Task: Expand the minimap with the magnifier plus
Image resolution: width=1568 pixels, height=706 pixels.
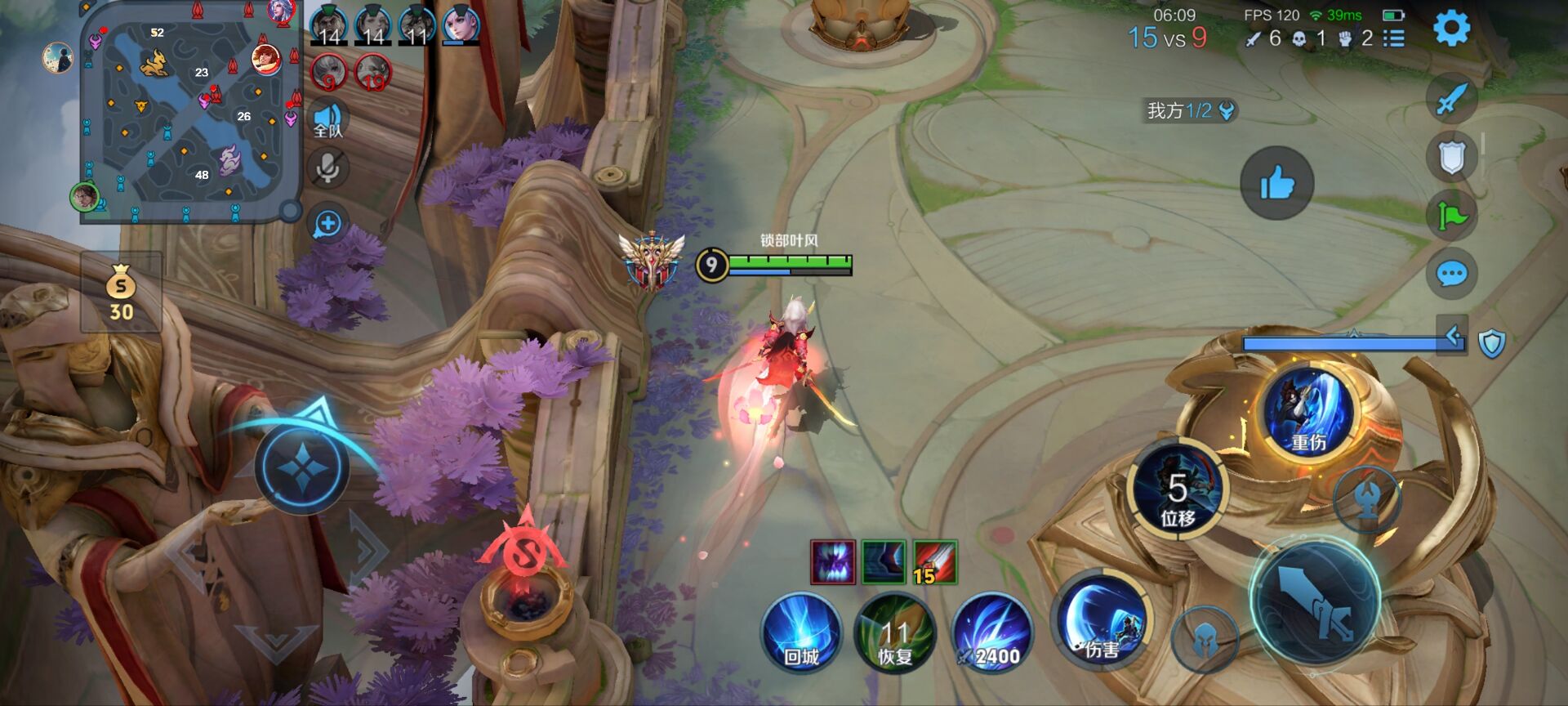Action: pyautogui.click(x=328, y=221)
